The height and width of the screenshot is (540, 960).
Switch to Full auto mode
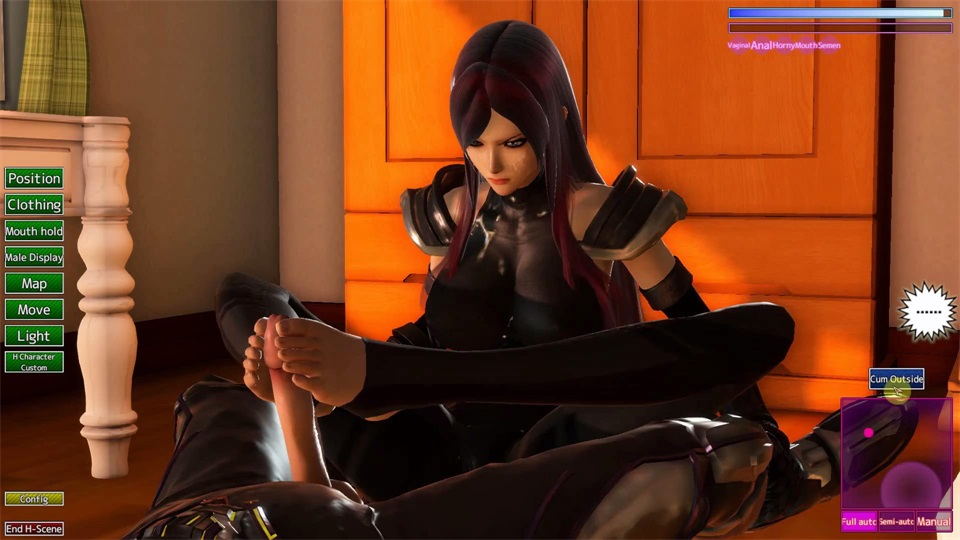point(858,522)
